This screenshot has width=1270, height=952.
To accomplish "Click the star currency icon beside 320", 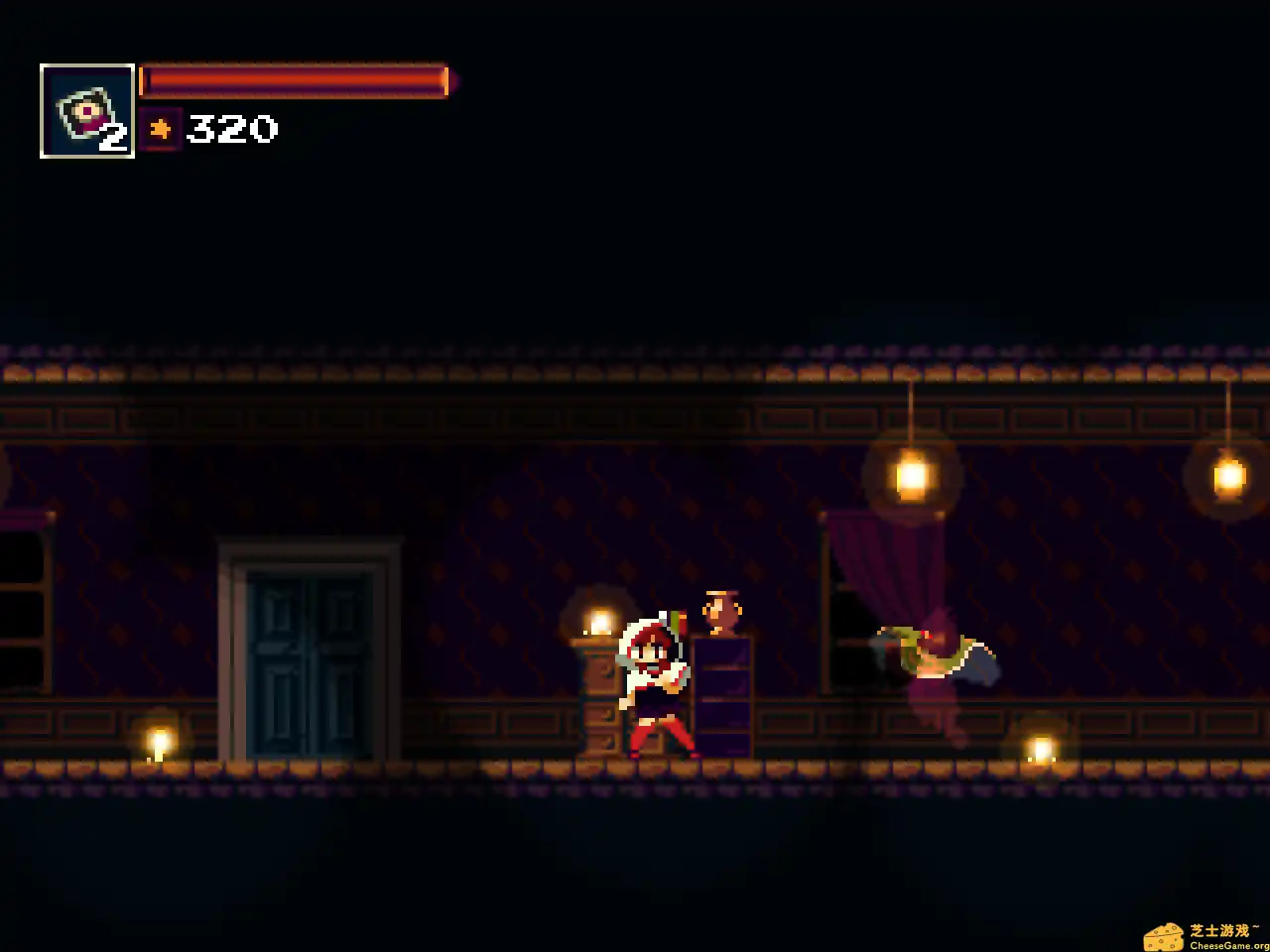I will [x=161, y=128].
